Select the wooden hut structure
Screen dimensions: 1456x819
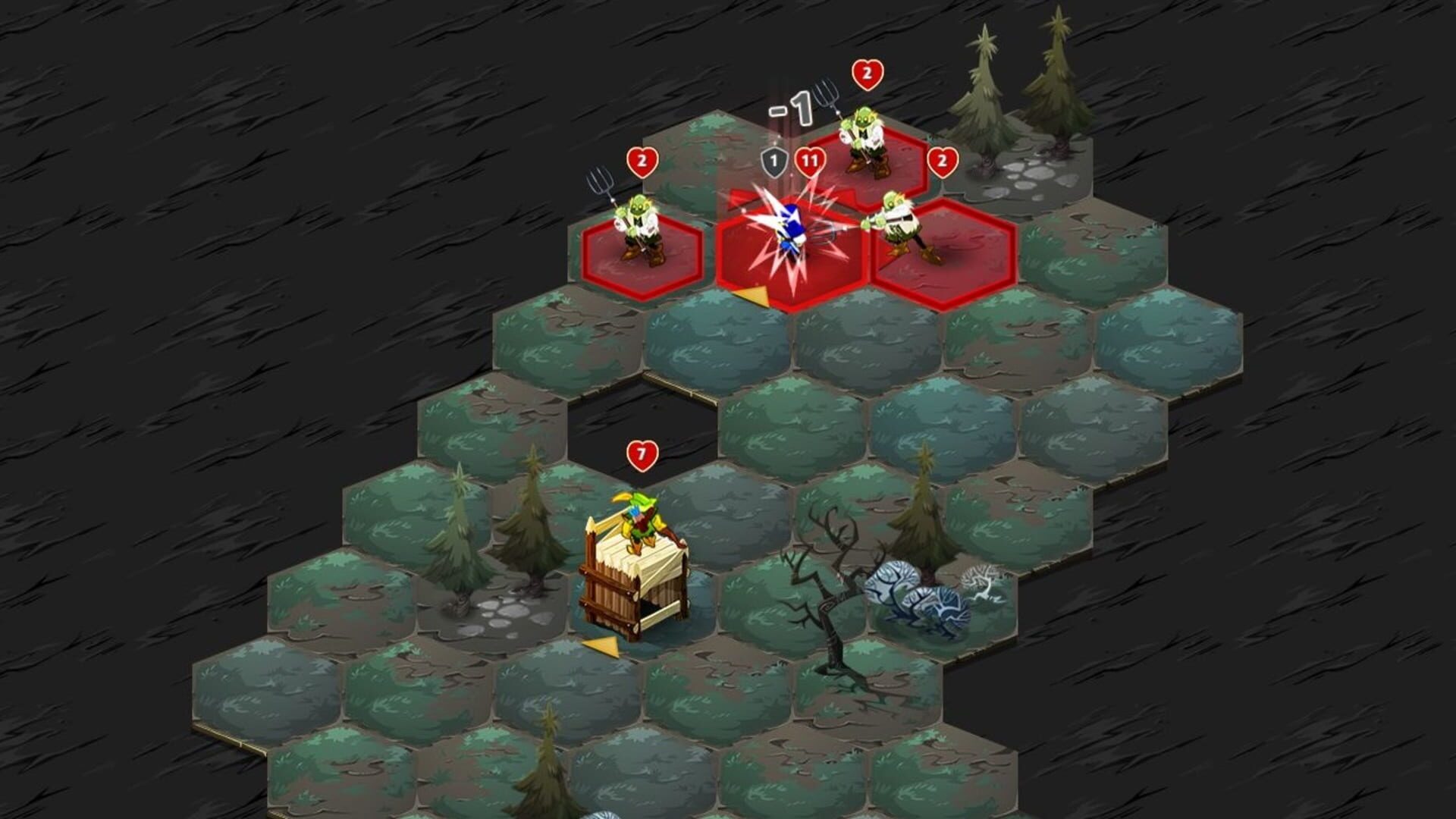tap(637, 591)
